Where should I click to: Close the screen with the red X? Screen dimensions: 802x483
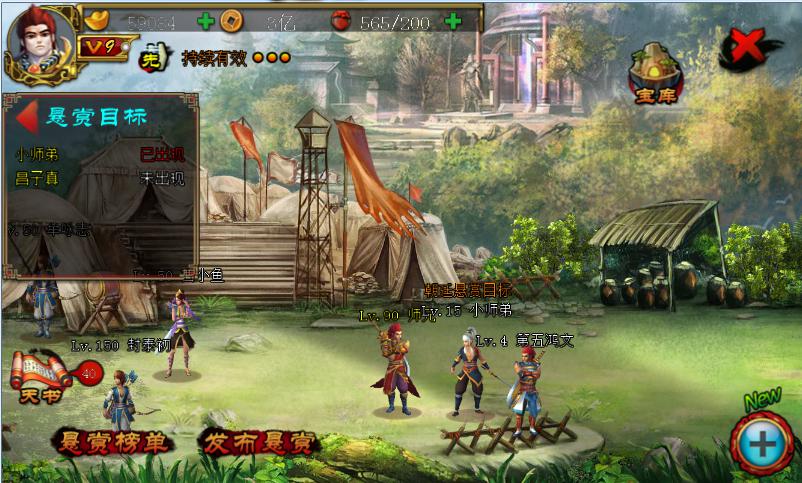(x=751, y=46)
